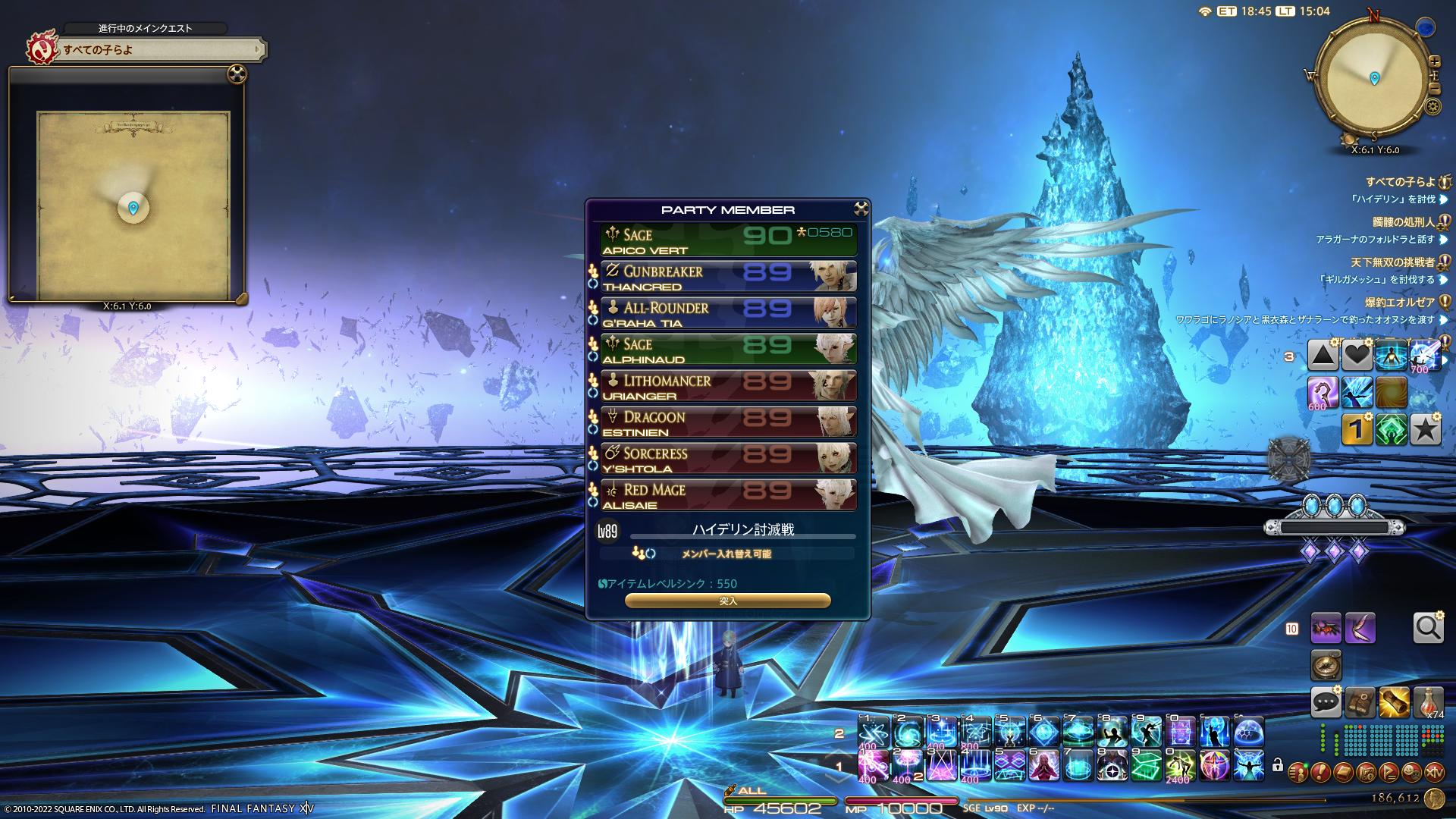Select Estinien the Dragoon row
The image size is (1456, 819).
[x=728, y=422]
